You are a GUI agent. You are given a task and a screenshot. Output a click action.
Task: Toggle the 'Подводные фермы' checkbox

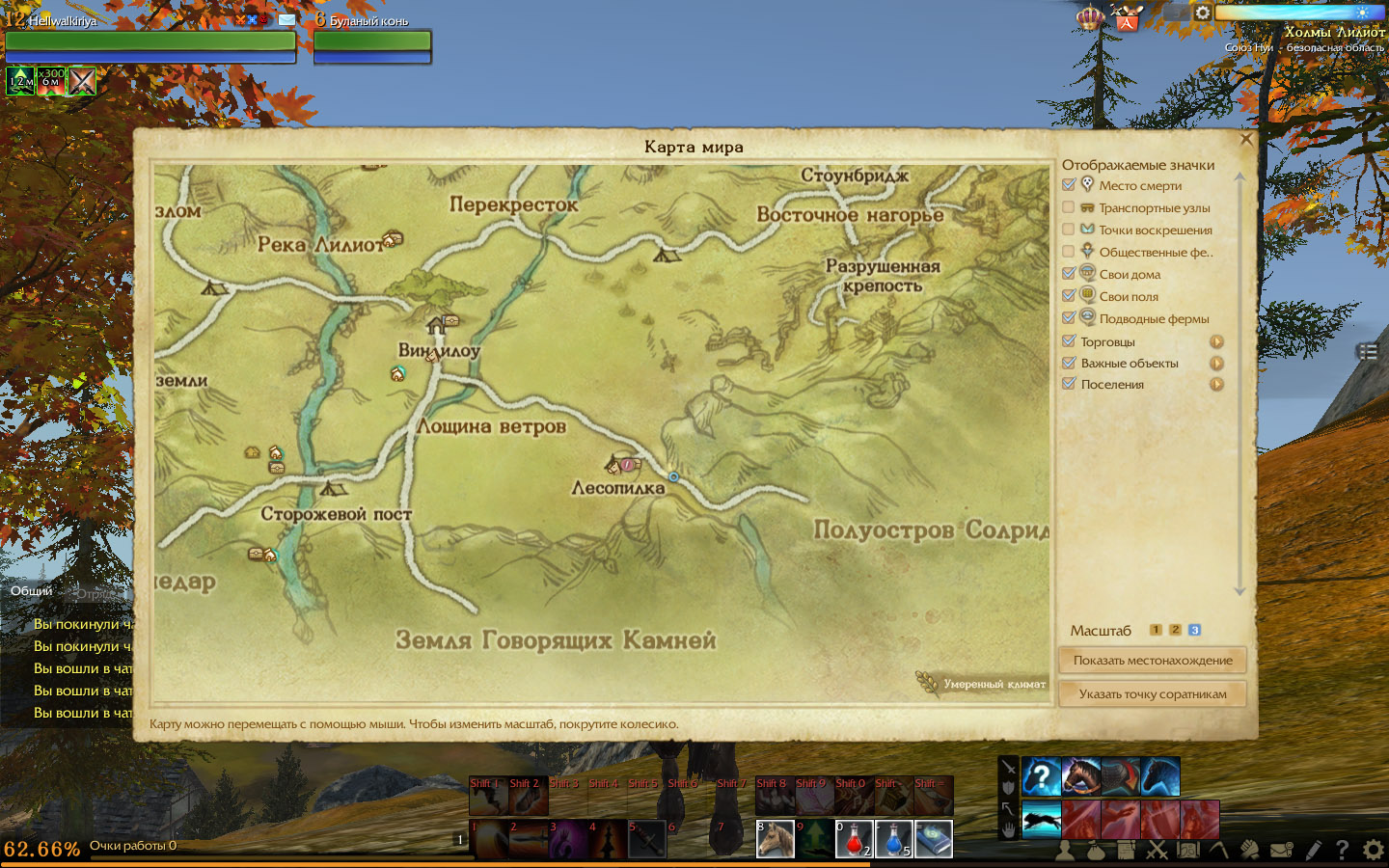pyautogui.click(x=1069, y=318)
